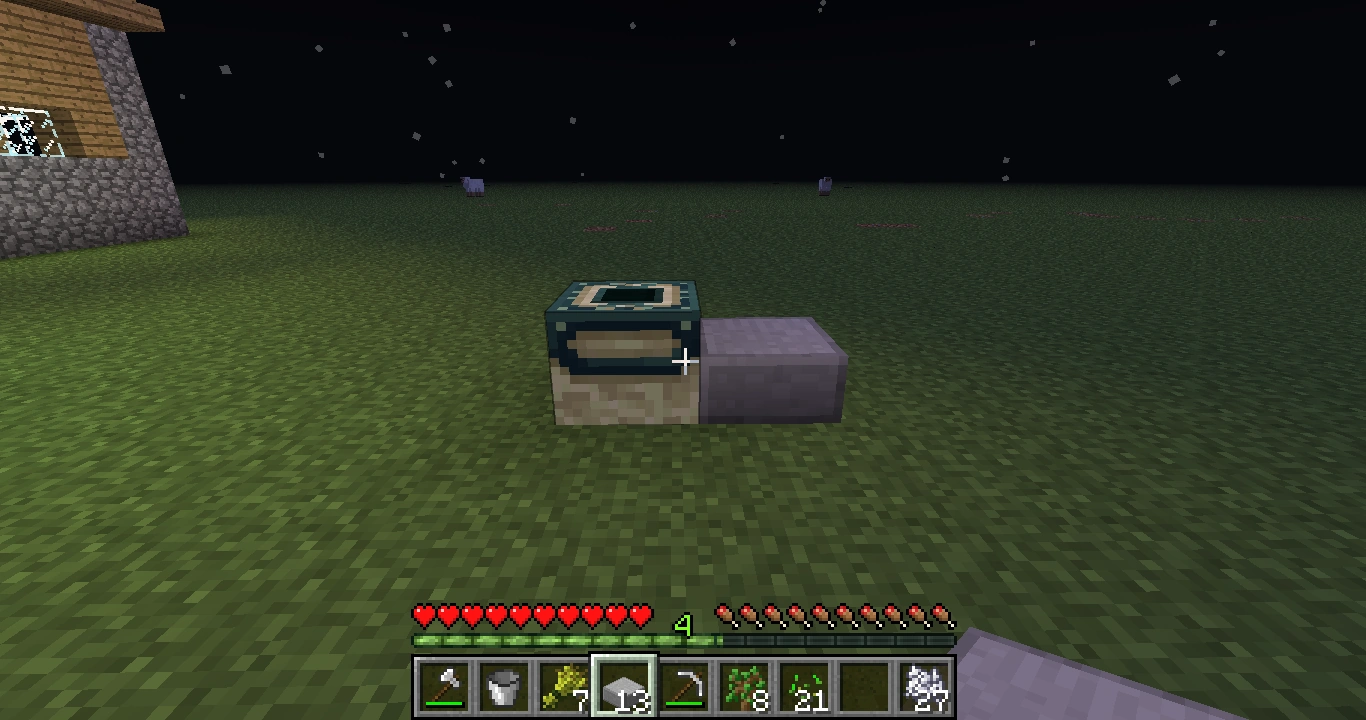Viewport: 1366px width, 720px height.
Task: Click the purpur block beside the portal frame
Action: [770, 370]
